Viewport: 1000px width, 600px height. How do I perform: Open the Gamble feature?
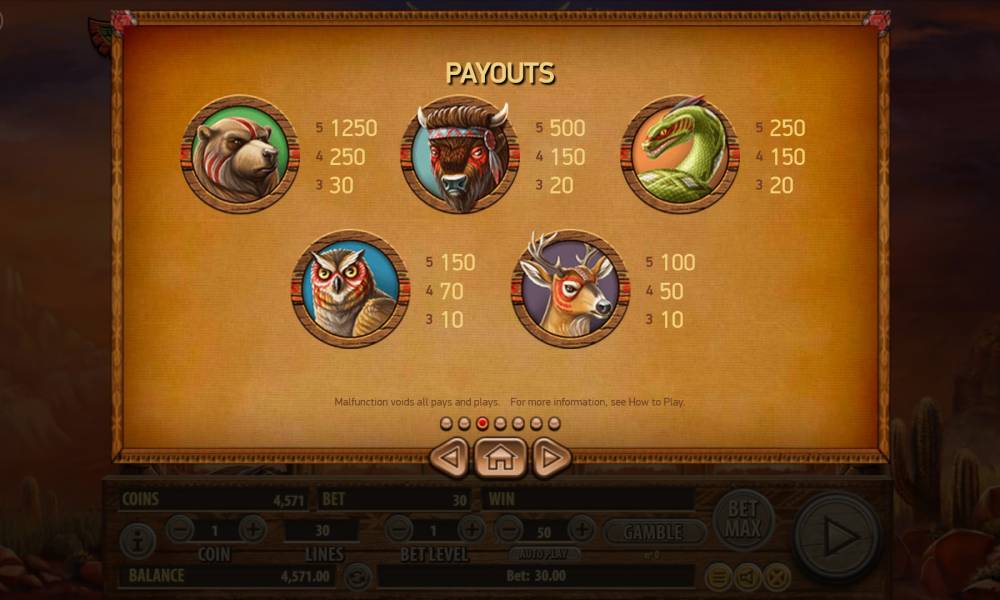click(x=652, y=532)
